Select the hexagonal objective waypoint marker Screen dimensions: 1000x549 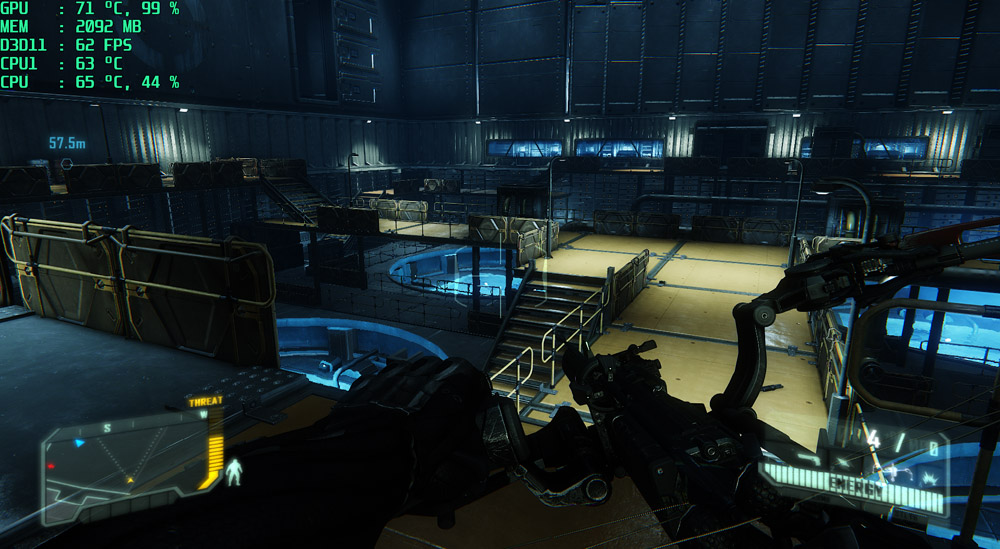(x=67, y=161)
